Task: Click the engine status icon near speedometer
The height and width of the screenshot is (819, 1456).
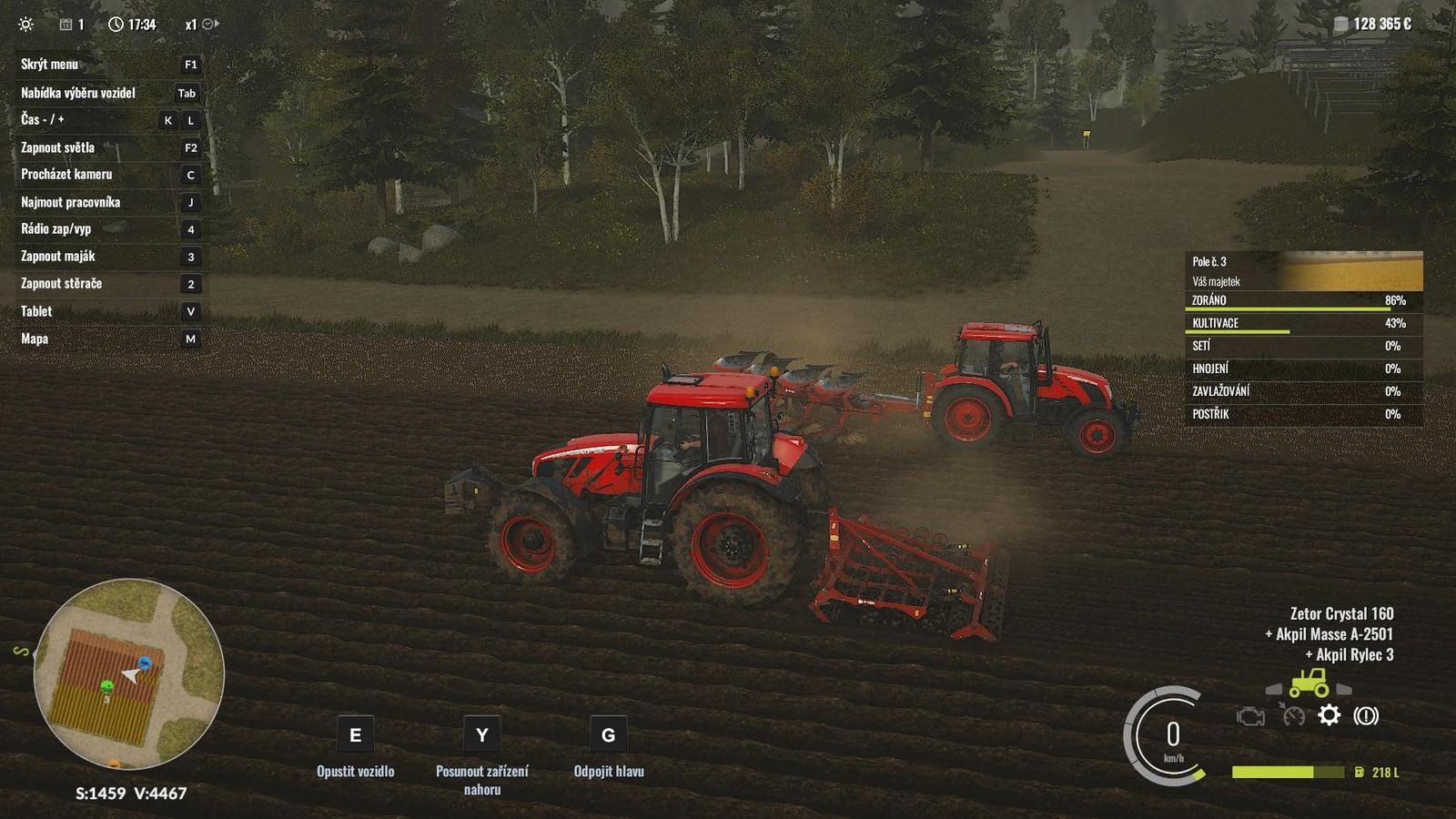Action: pyautogui.click(x=1251, y=716)
